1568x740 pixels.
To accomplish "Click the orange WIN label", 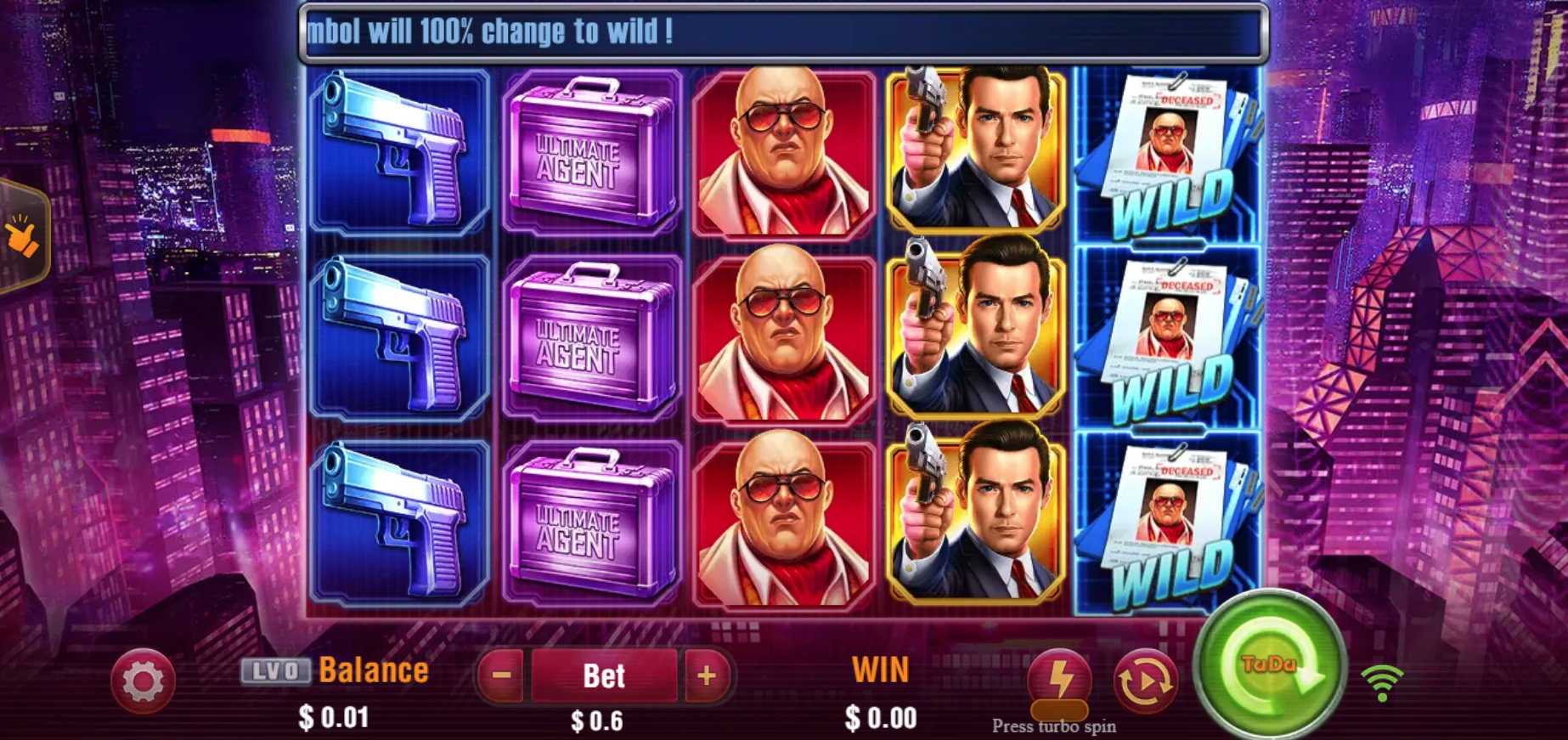I will click(x=881, y=669).
